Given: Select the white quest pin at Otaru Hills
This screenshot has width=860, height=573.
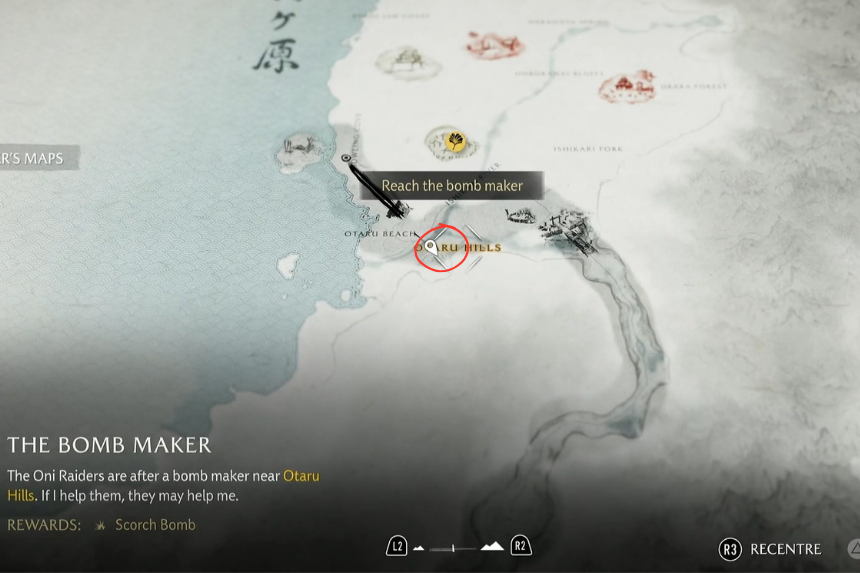Looking at the screenshot, I should pyautogui.click(x=432, y=245).
